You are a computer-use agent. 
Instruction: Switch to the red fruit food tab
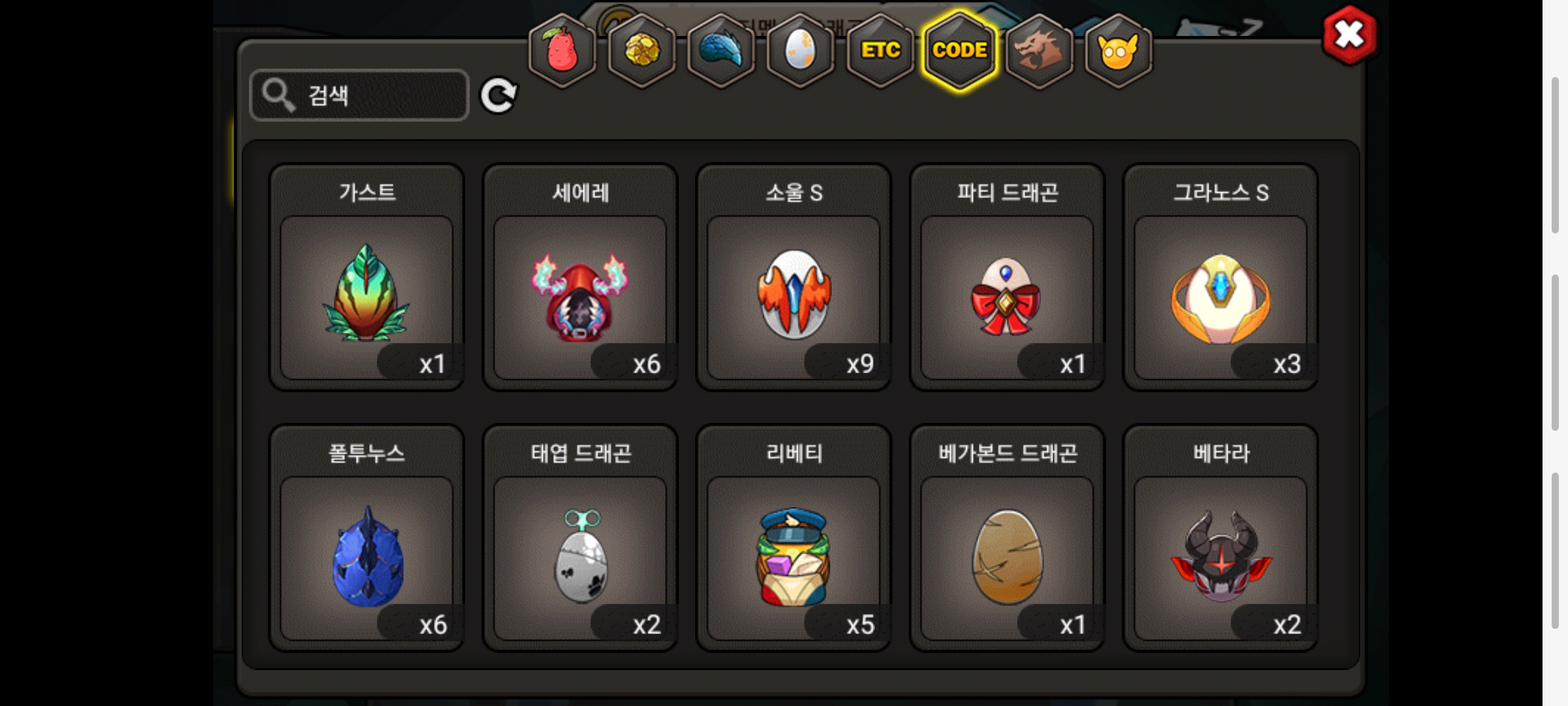click(x=562, y=50)
